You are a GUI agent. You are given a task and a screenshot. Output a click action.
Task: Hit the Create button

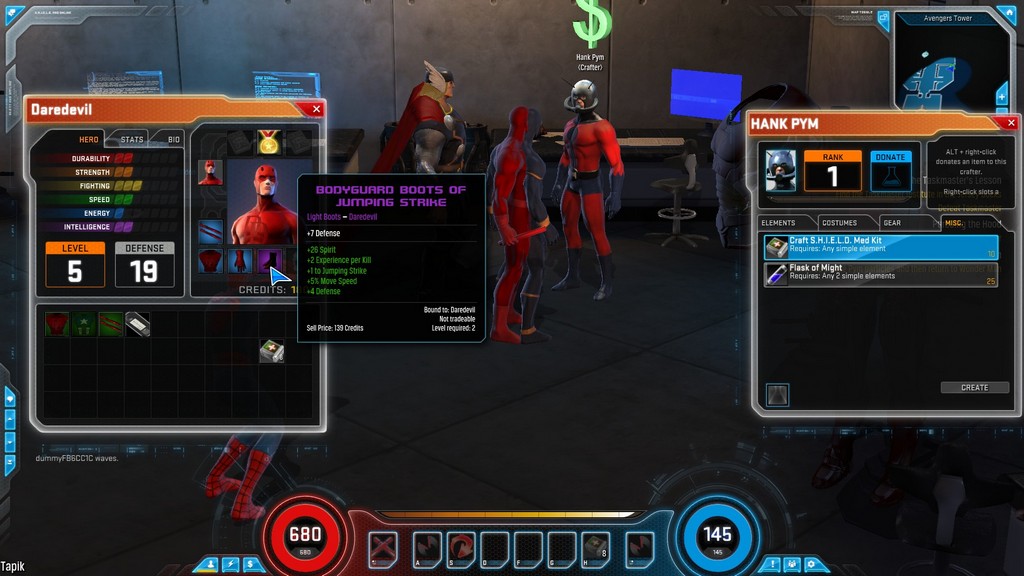(x=974, y=387)
